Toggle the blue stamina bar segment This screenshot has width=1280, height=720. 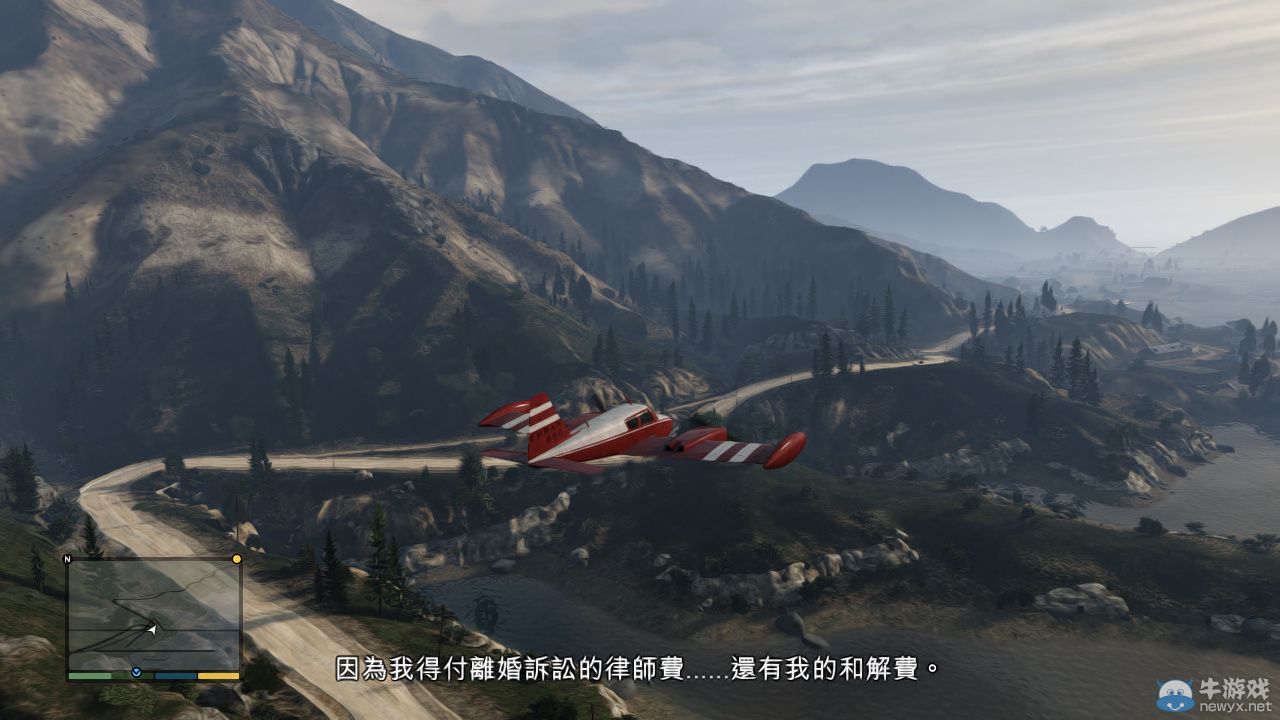pyautogui.click(x=174, y=674)
